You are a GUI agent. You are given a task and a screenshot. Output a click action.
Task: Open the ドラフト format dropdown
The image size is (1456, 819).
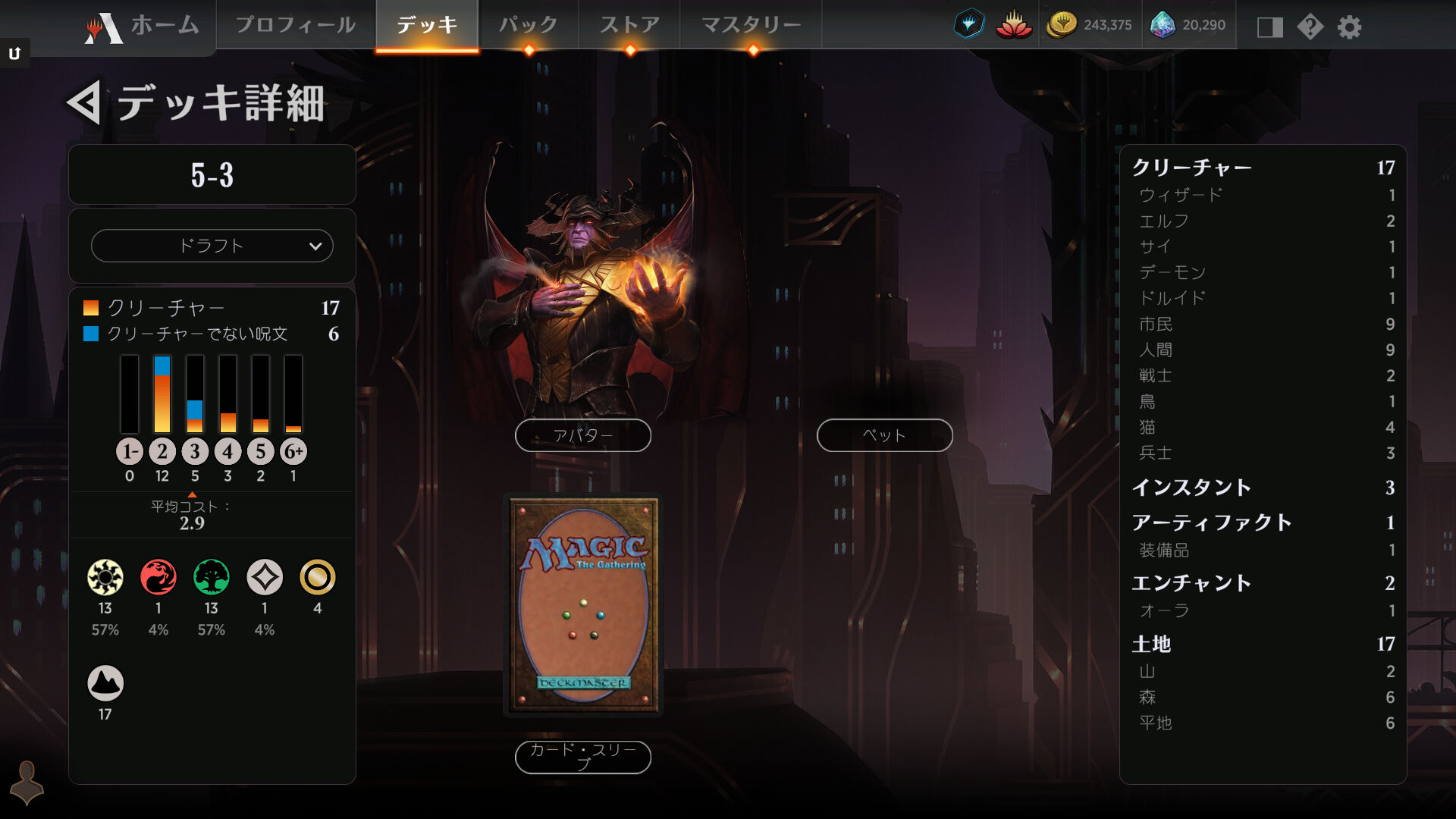(x=212, y=246)
